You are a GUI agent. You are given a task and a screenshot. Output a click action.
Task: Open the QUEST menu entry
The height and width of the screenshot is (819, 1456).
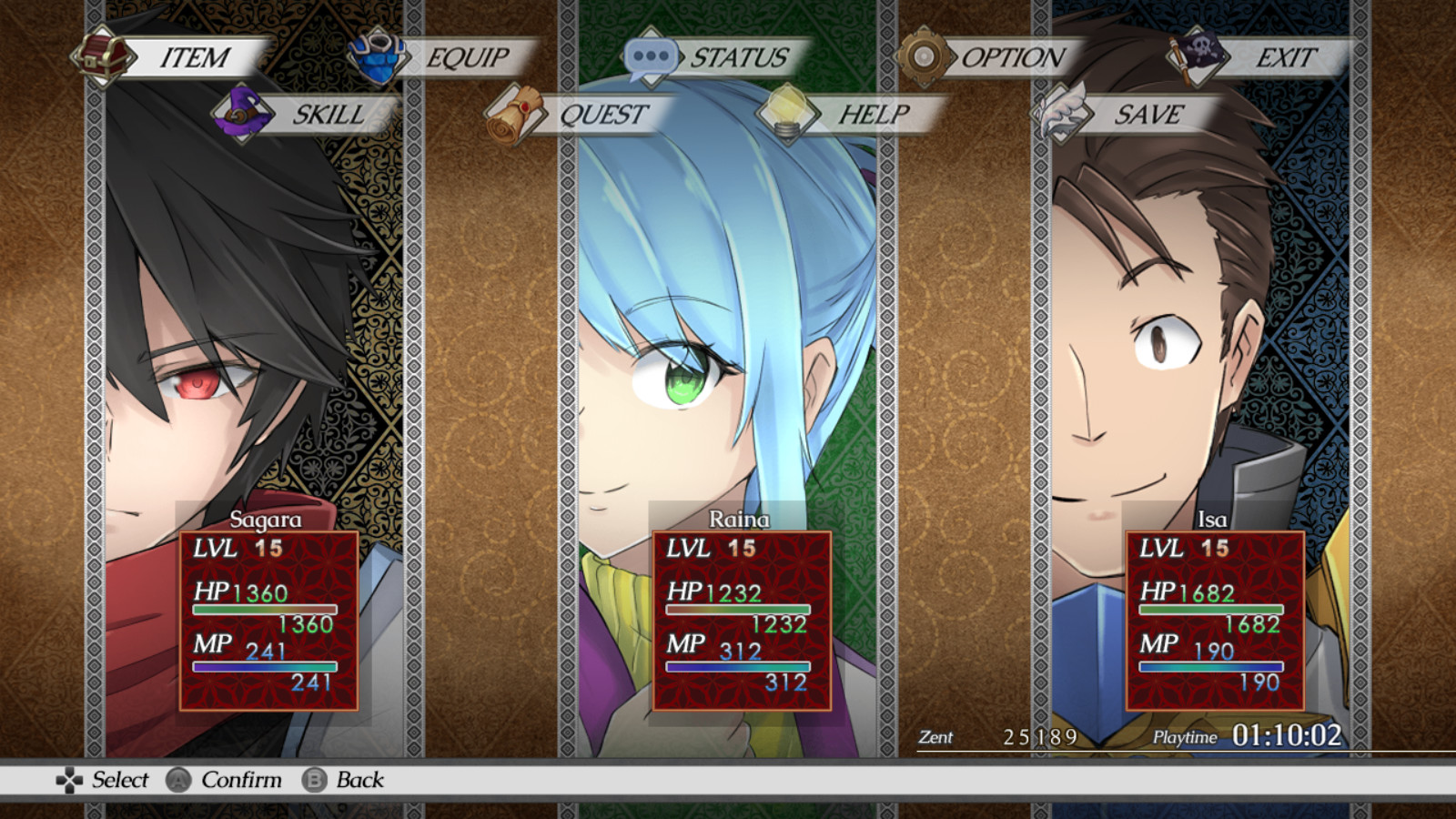coord(603,116)
